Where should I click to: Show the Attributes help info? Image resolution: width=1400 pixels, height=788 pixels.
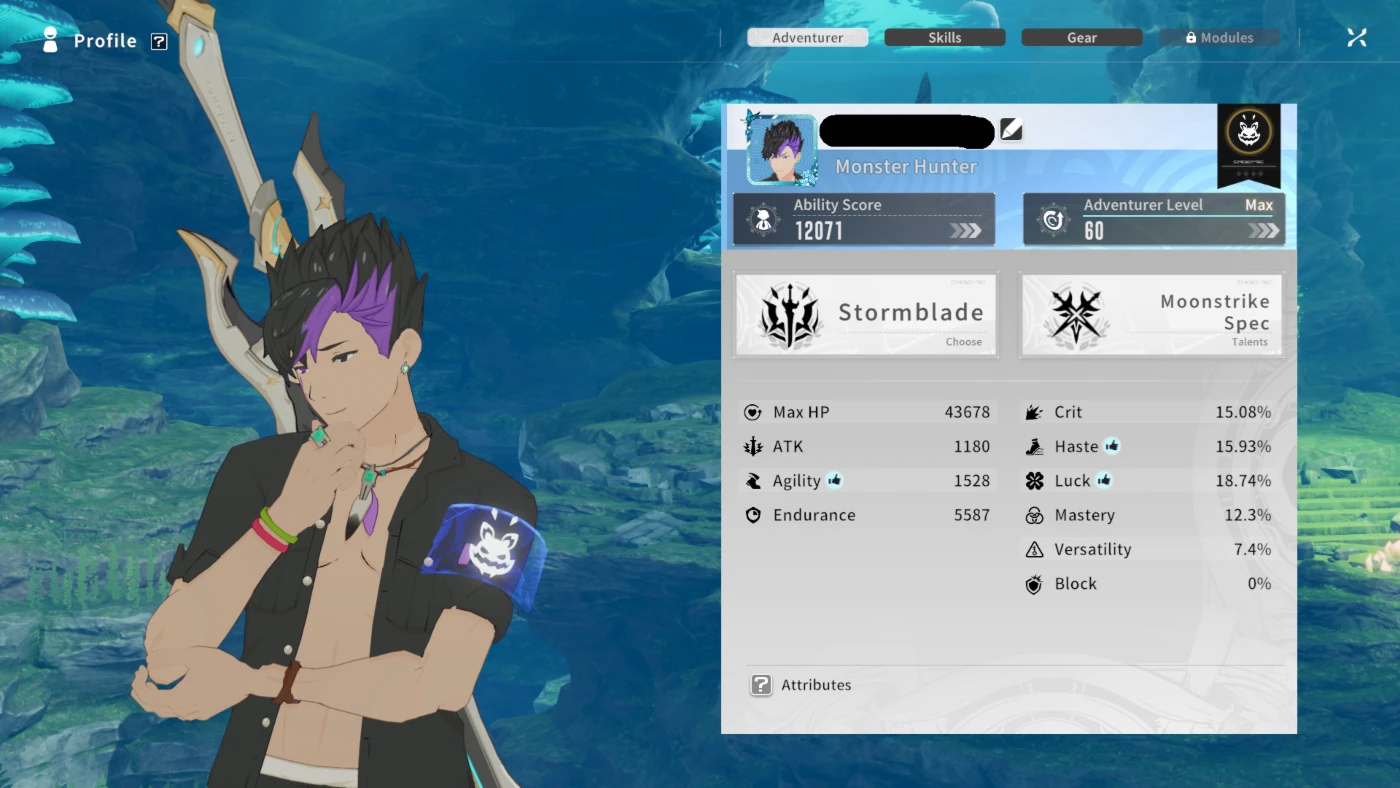coord(761,685)
